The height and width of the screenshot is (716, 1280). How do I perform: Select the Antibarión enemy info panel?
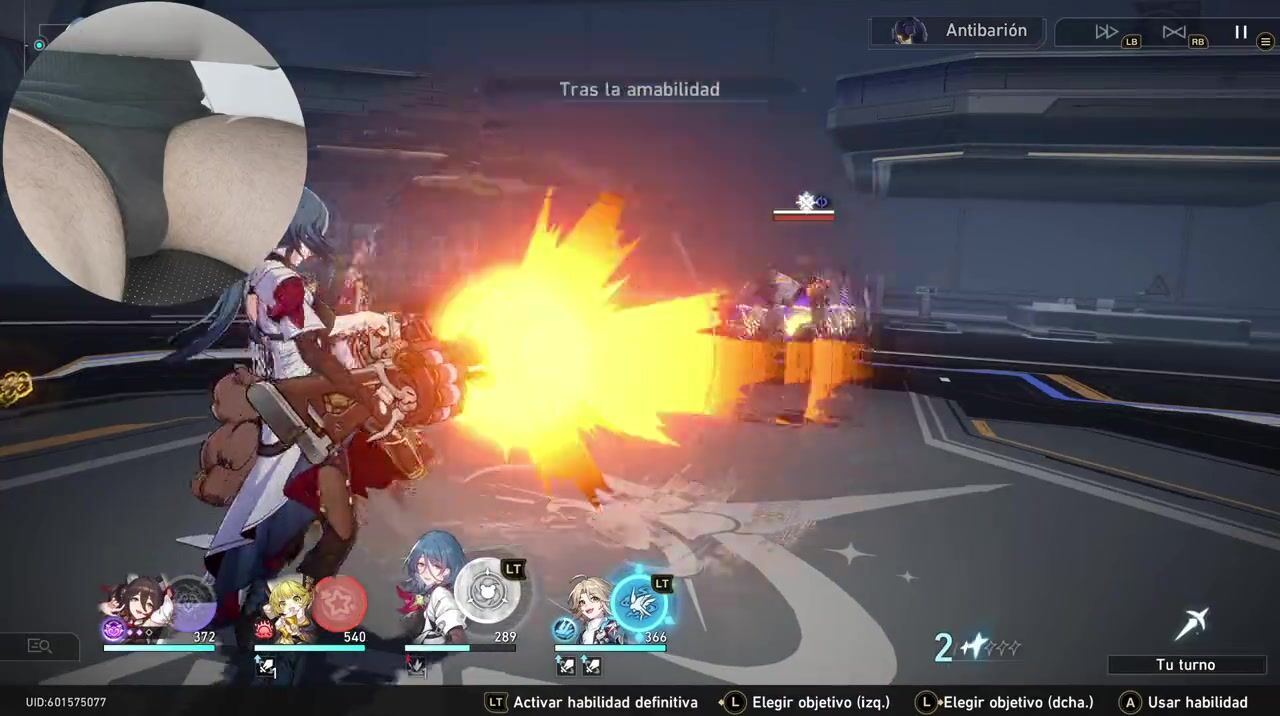[x=958, y=31]
